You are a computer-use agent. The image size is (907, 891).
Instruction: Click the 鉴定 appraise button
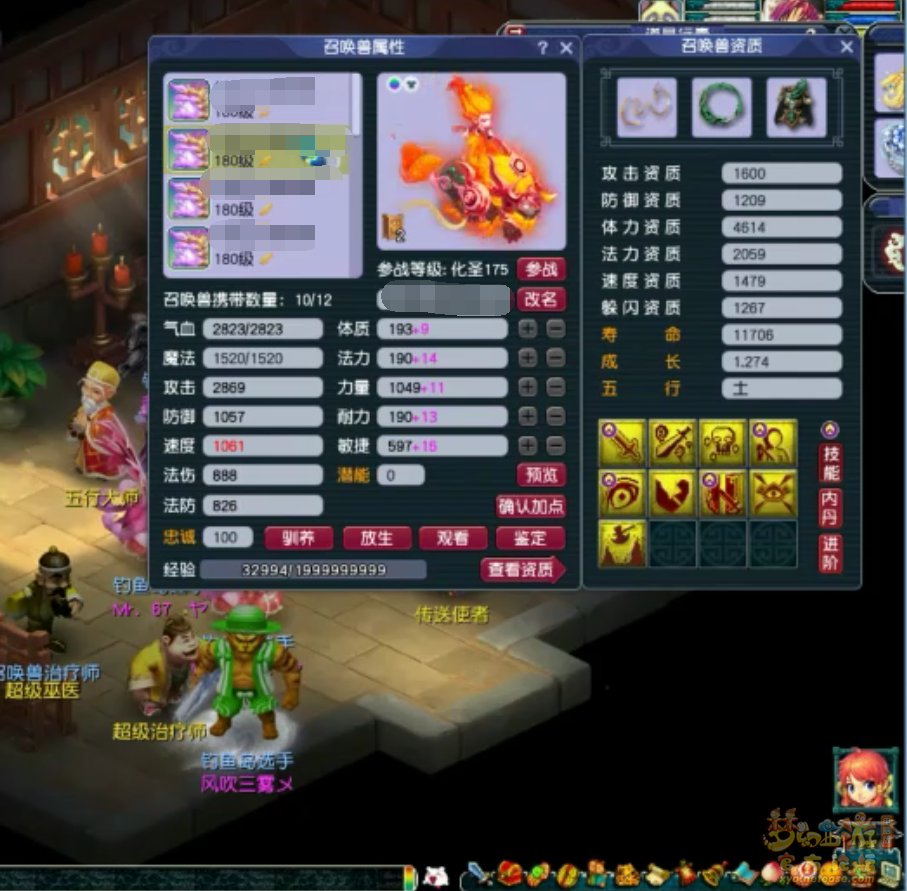point(531,538)
